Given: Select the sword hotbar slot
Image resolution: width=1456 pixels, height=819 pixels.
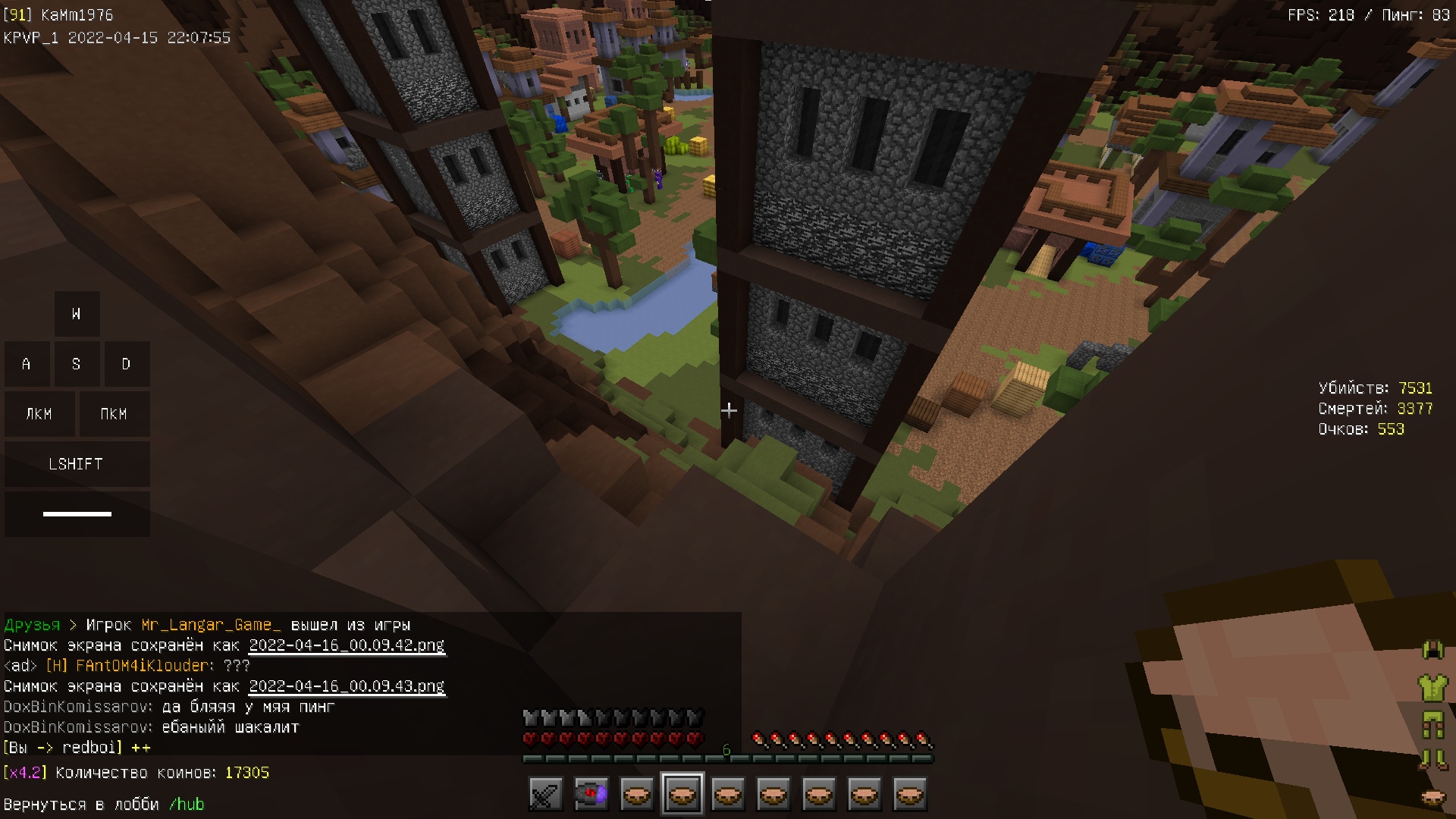Looking at the screenshot, I should click(x=545, y=795).
